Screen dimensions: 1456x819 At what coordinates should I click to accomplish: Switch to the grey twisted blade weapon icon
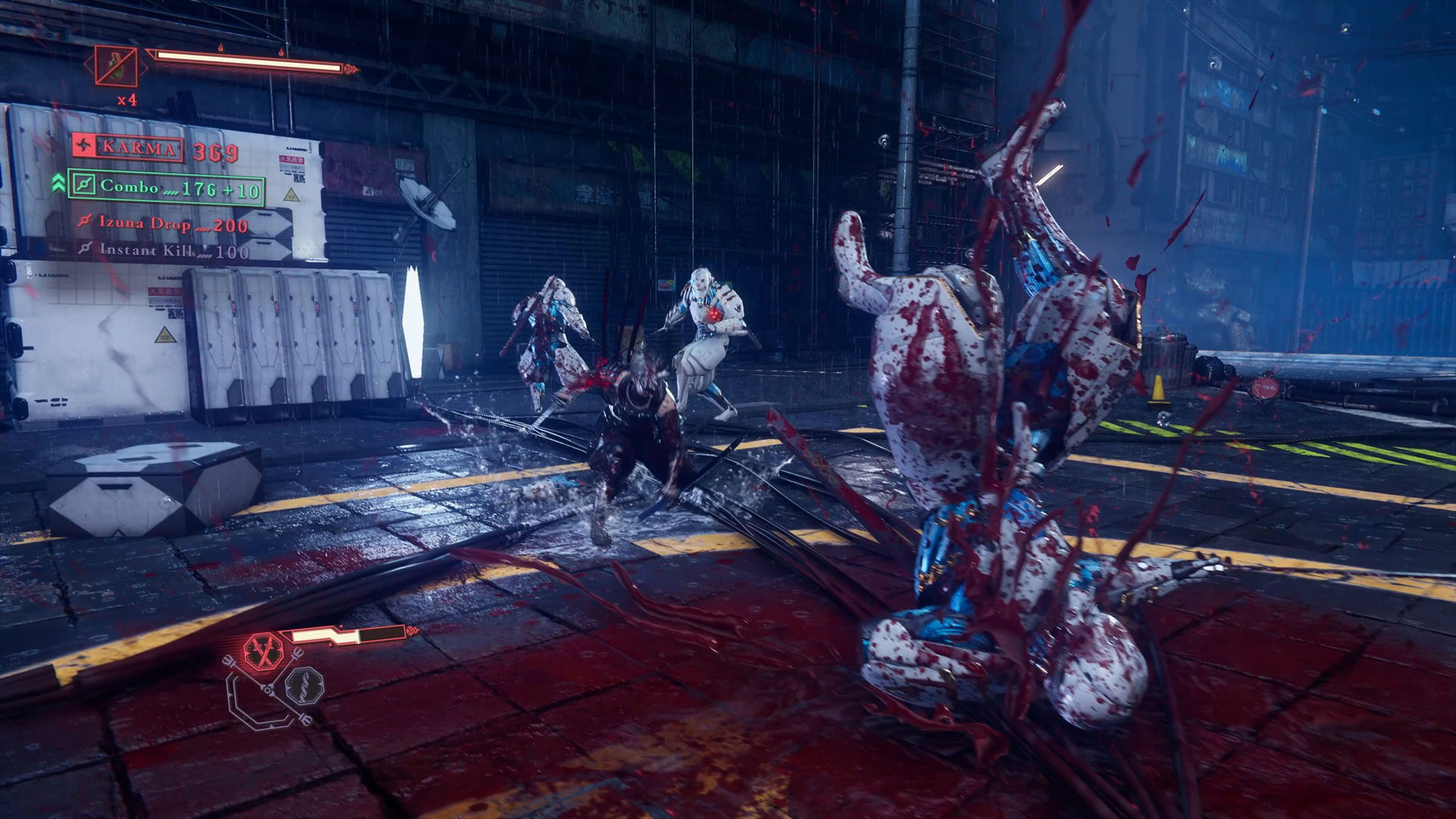click(304, 685)
